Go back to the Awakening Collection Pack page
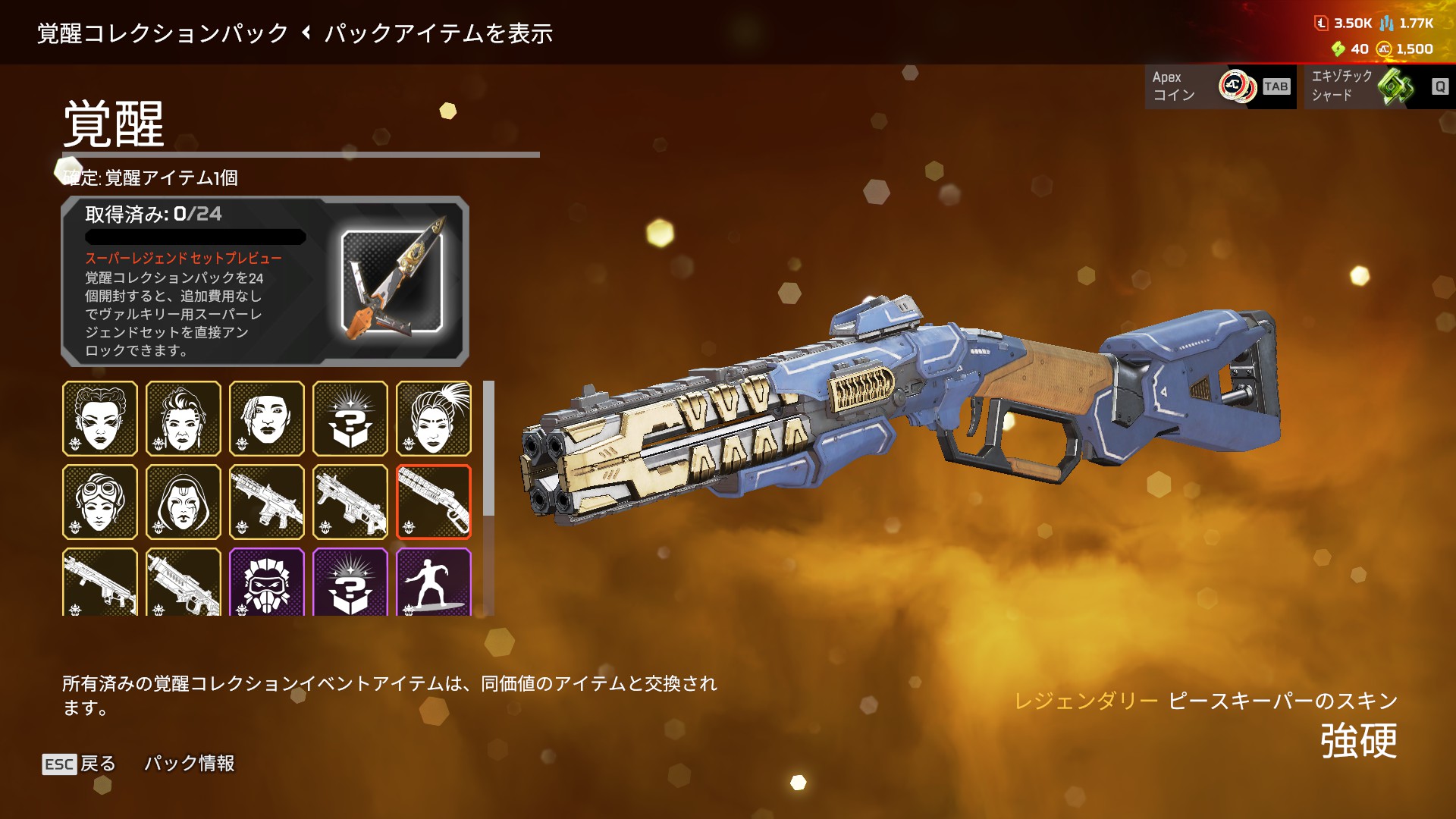Screen dimensions: 1456x819 [x=162, y=33]
